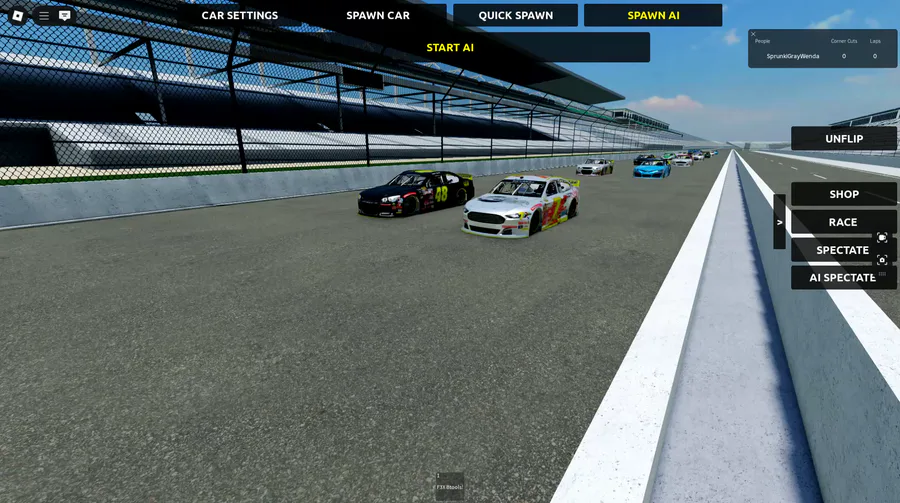Open the Shop
900x503 pixels.
(x=844, y=195)
